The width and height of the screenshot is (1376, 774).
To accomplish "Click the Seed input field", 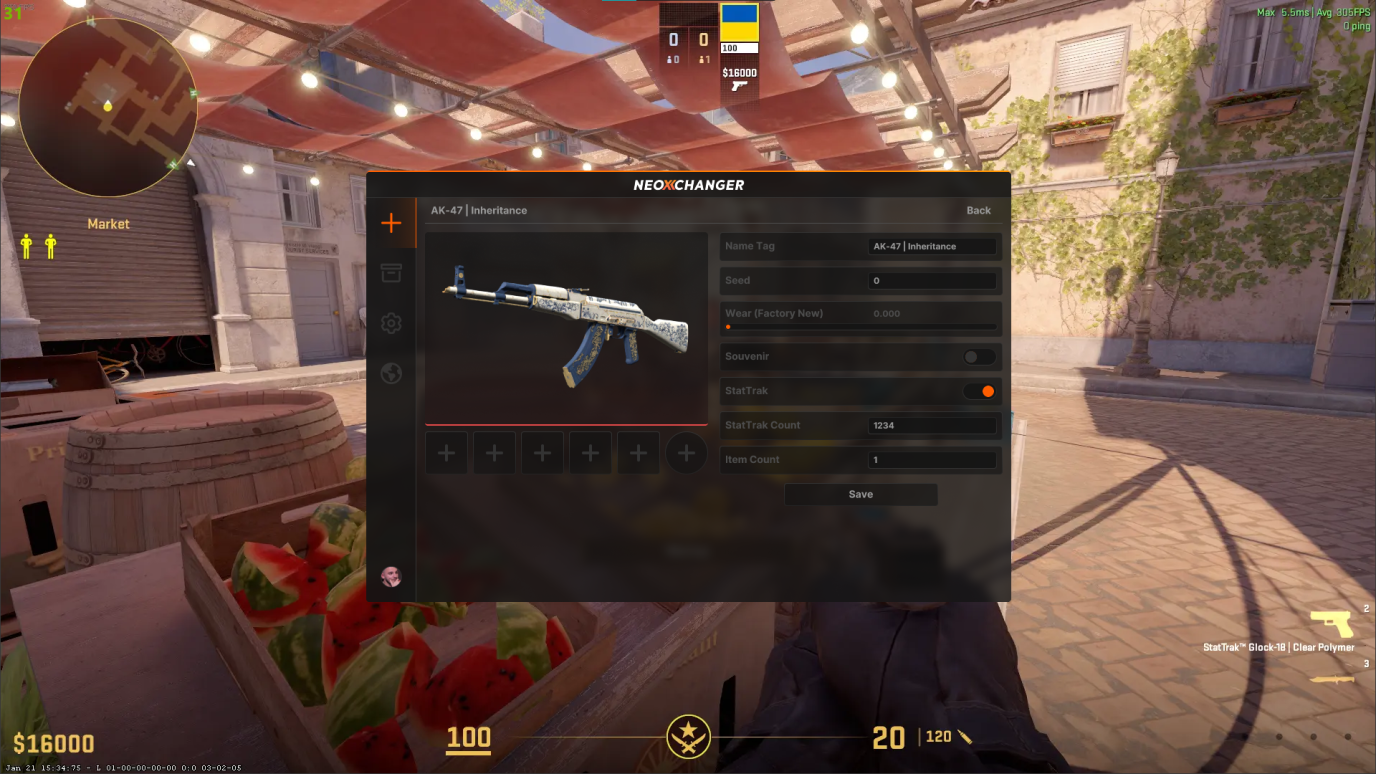I will pos(932,281).
